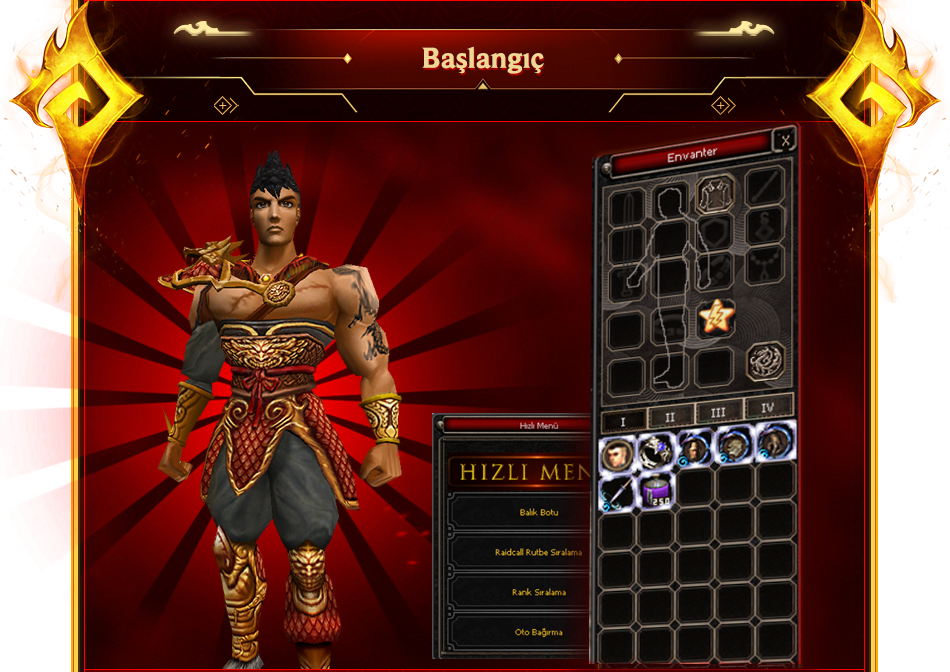Image resolution: width=950 pixels, height=672 pixels.
Task: Click the left ornament under Başlangıç title
Action: pyautogui.click(x=224, y=104)
